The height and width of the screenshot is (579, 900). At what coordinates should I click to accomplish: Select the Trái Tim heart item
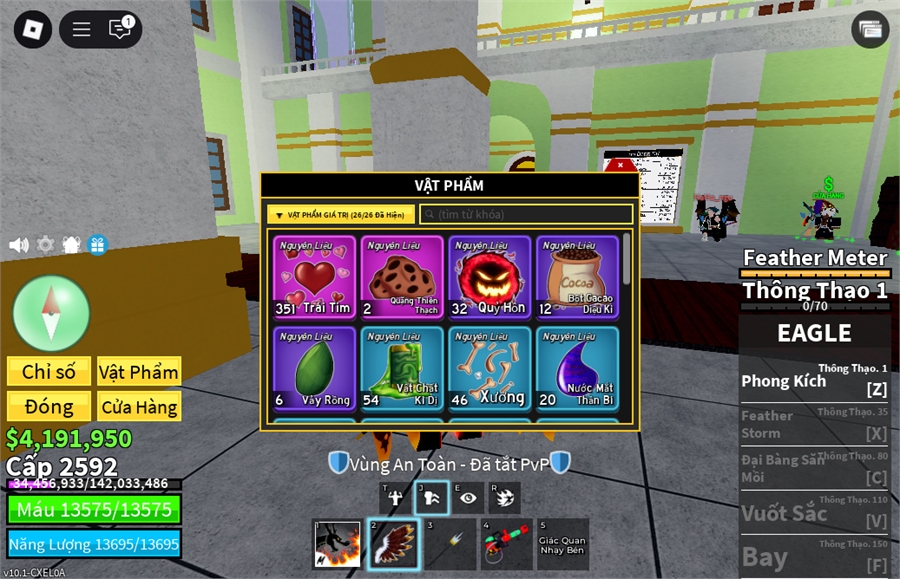pos(315,277)
